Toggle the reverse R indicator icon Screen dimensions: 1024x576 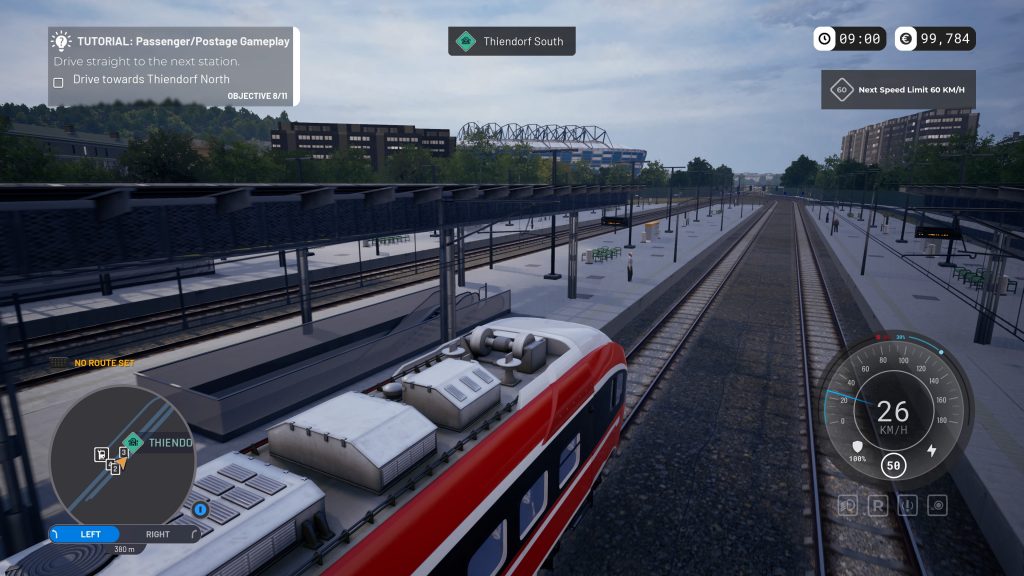click(x=878, y=505)
